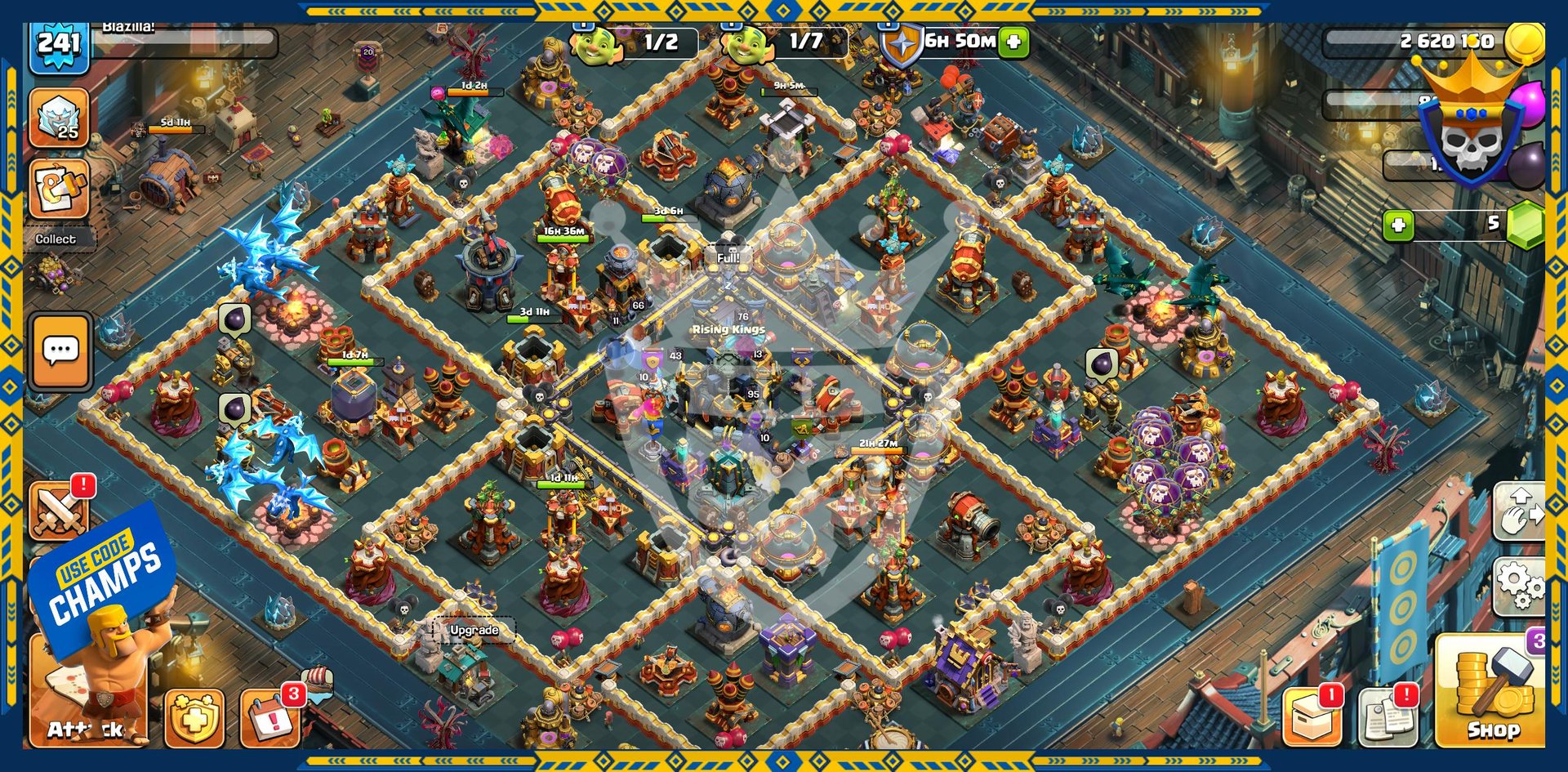
Task: Open the settings gears menu
Action: (x=1519, y=585)
